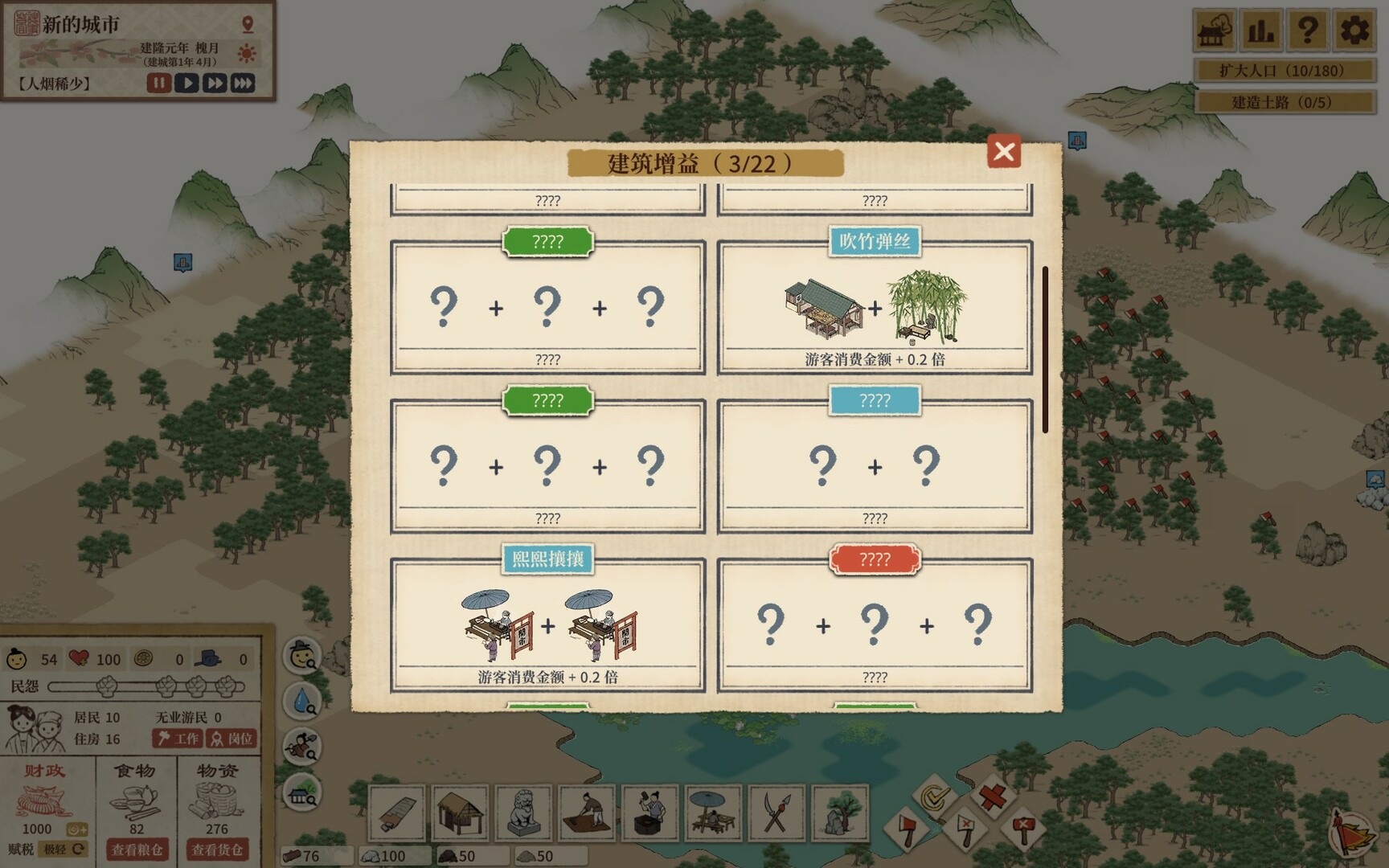Image resolution: width=1389 pixels, height=868 pixels.
Task: Select the umbrella tea stall building
Action: (712, 813)
